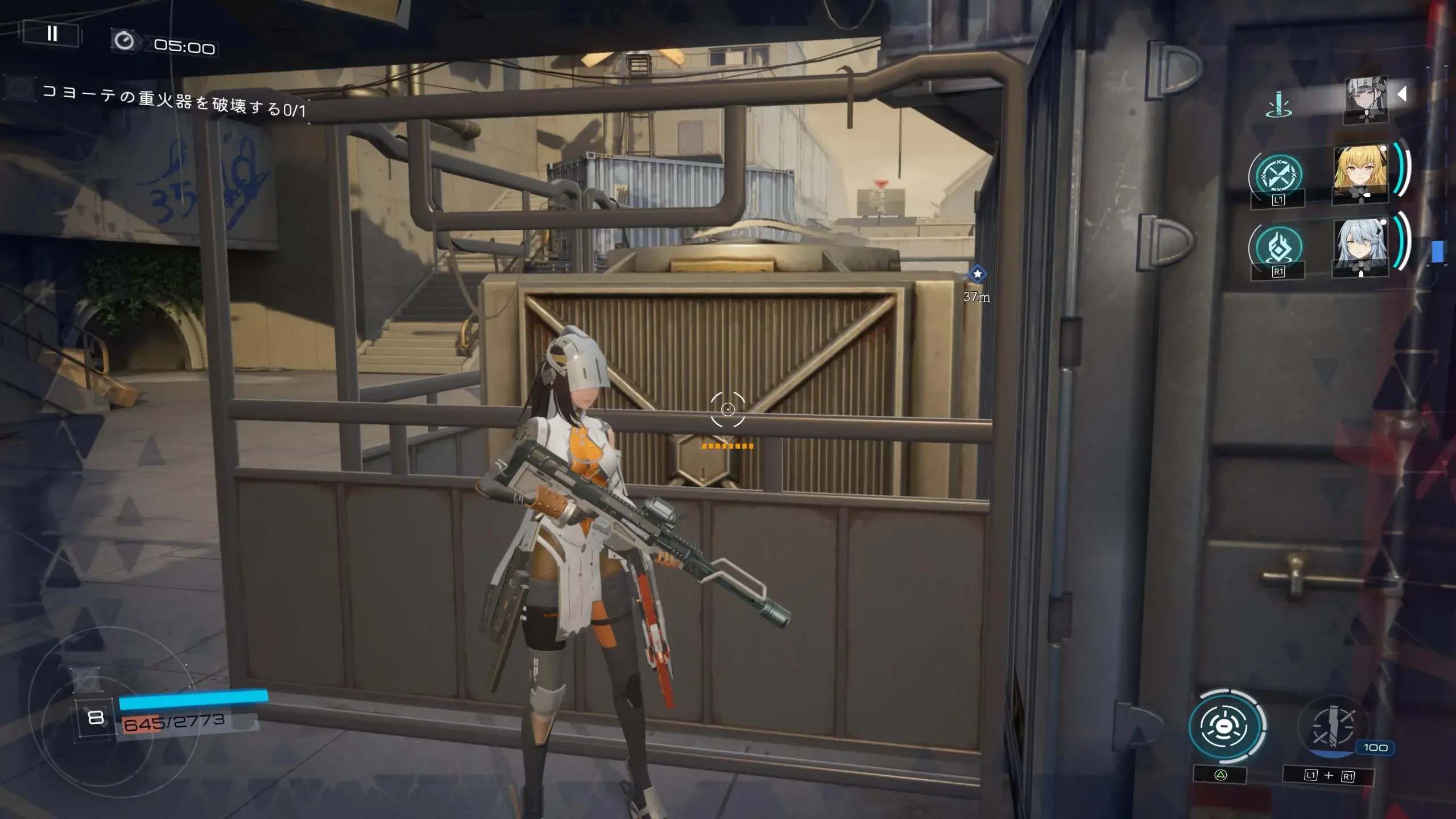Select the star waypoint marker at 37m

(x=977, y=275)
